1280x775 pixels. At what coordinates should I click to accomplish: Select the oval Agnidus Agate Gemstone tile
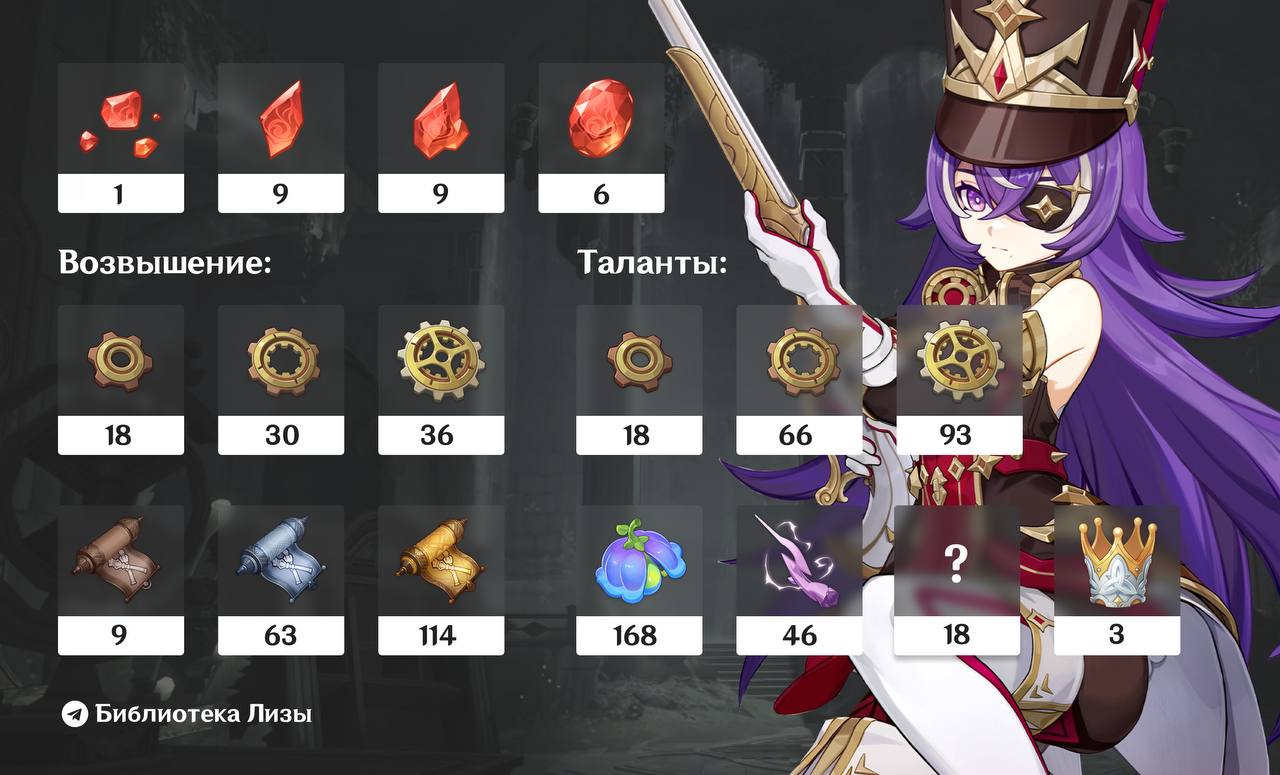pyautogui.click(x=601, y=135)
